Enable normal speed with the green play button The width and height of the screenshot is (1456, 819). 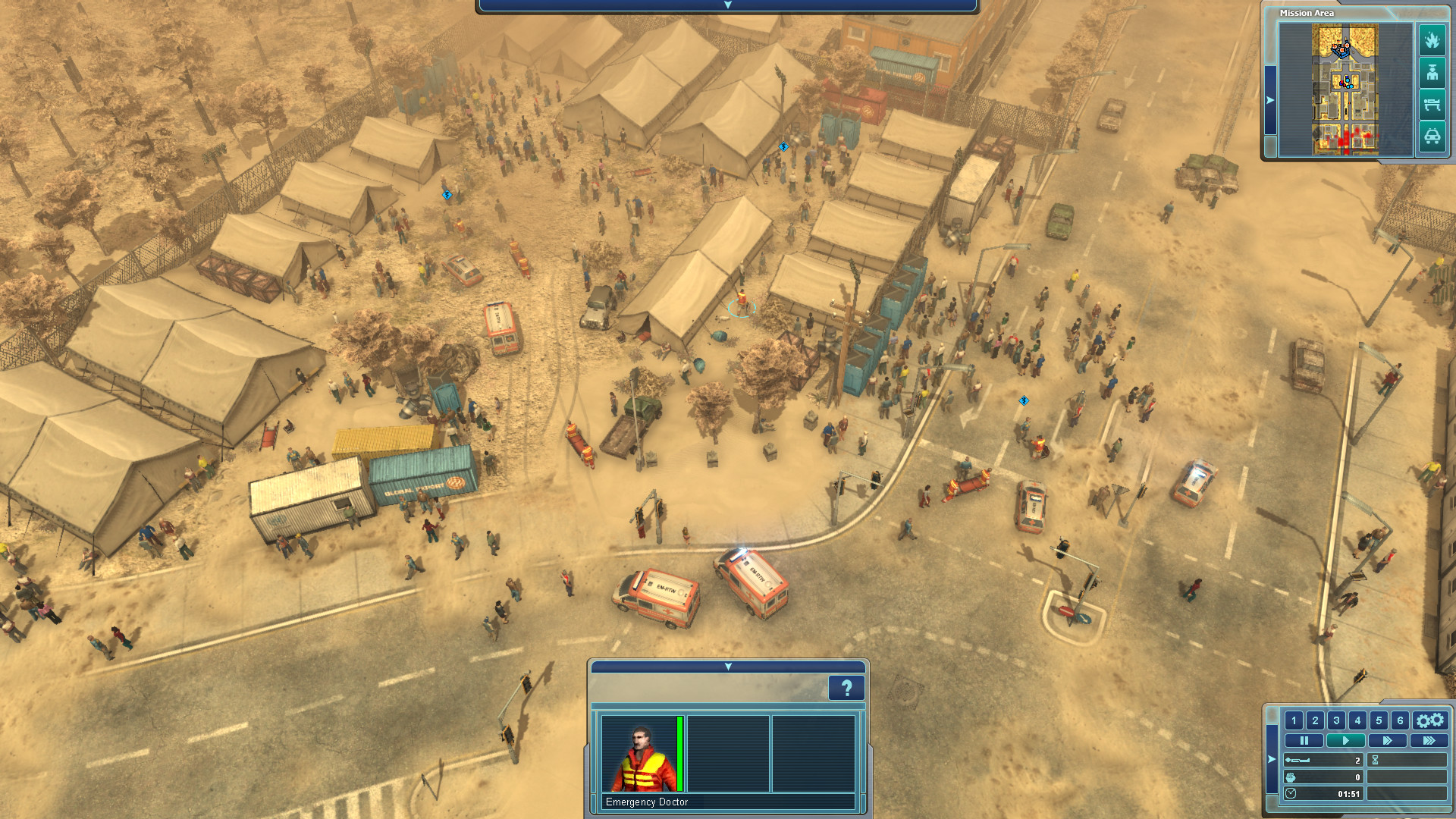pos(1345,740)
